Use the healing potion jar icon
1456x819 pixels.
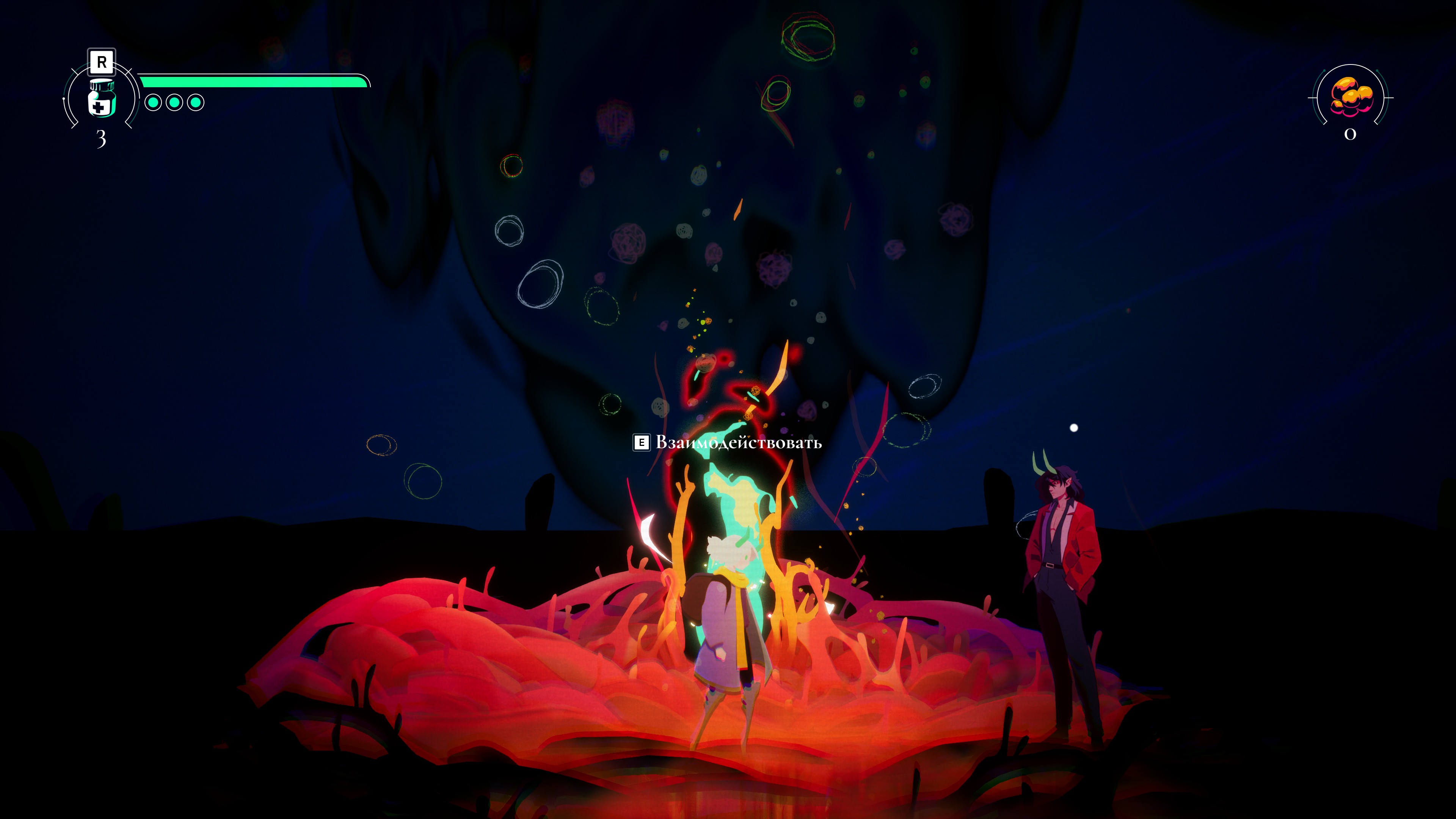[102, 99]
